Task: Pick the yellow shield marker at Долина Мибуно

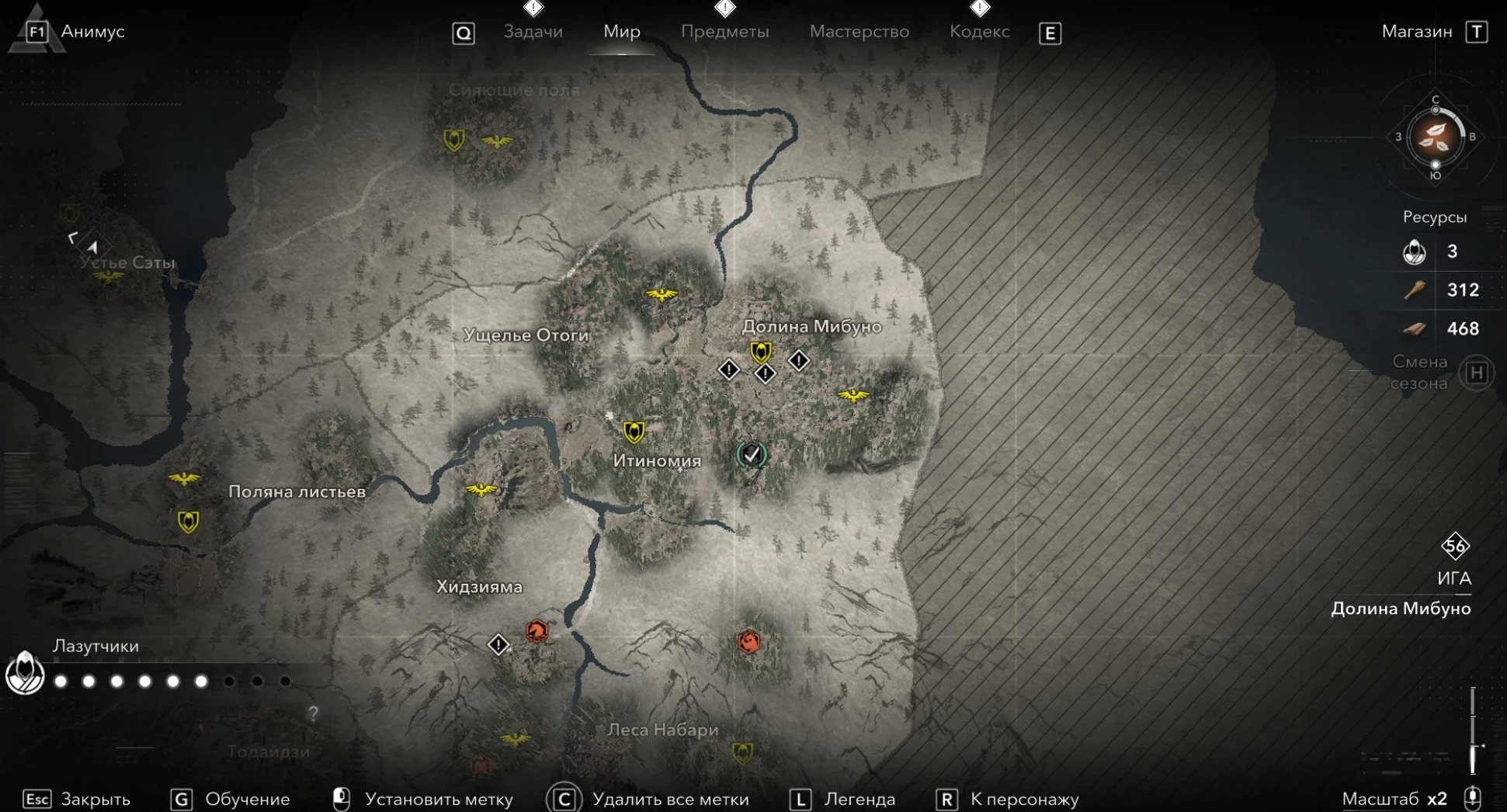Action: (x=761, y=352)
